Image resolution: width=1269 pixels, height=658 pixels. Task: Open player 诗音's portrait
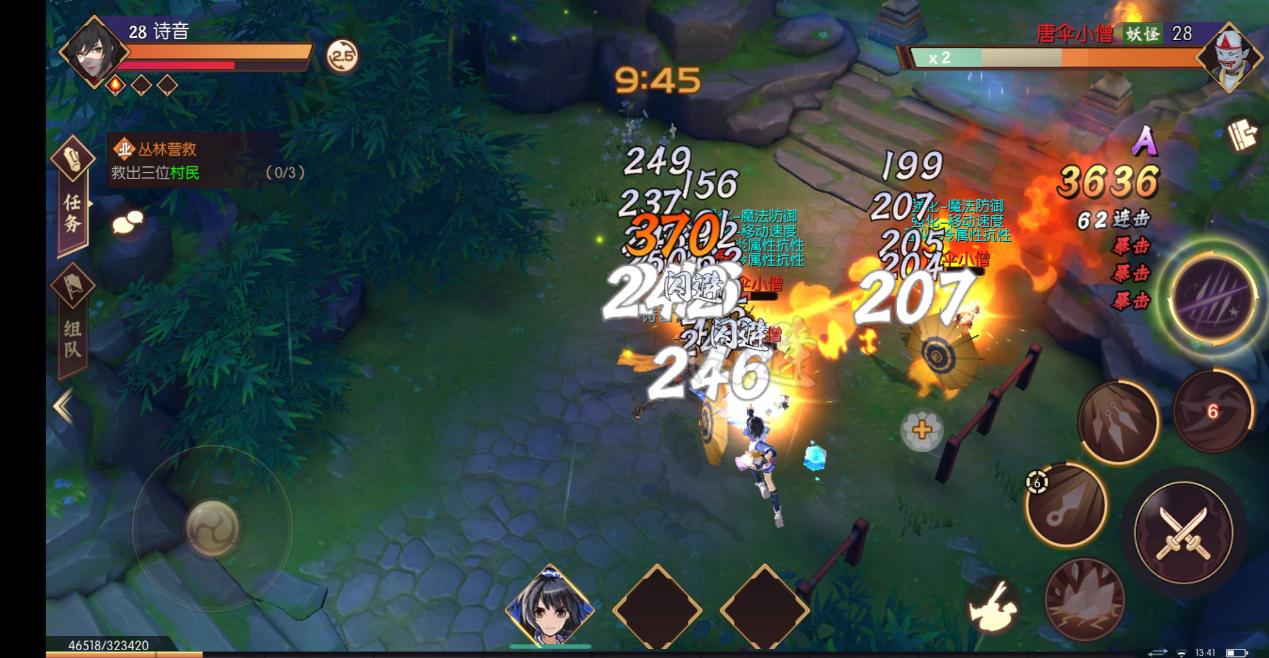[x=94, y=50]
